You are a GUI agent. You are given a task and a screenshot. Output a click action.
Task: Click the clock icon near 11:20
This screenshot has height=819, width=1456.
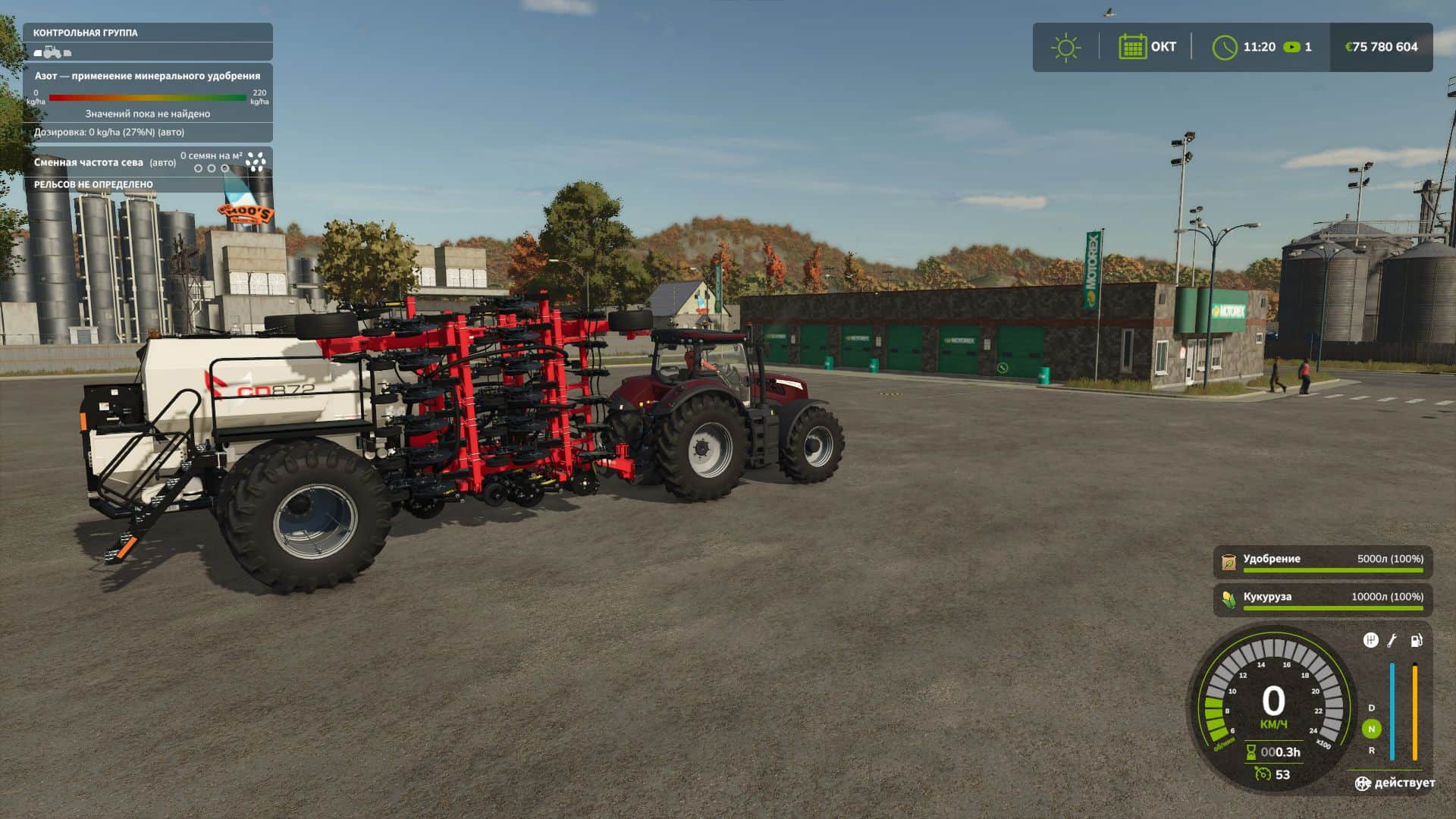tap(1226, 47)
